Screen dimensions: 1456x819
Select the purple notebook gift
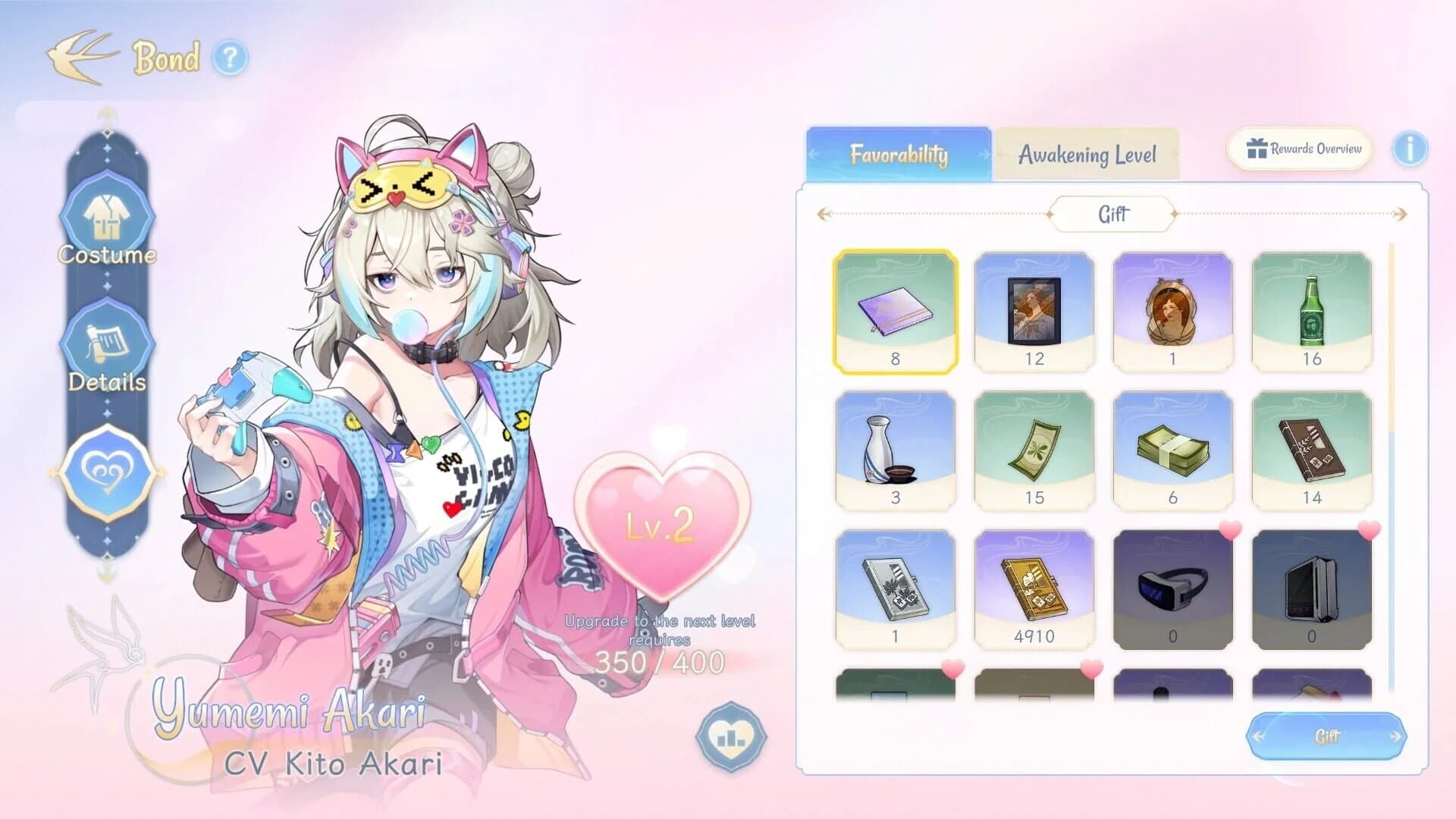pos(895,311)
